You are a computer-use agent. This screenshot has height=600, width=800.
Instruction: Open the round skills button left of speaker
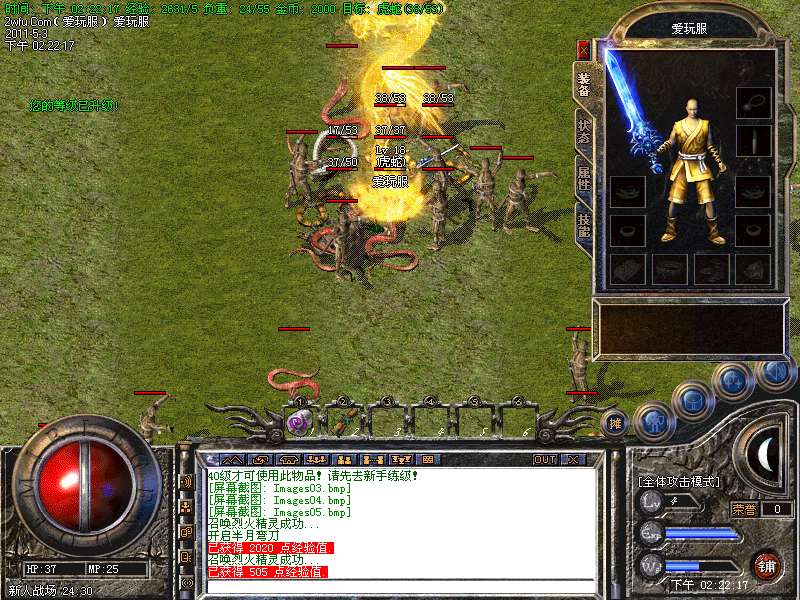coord(733,379)
